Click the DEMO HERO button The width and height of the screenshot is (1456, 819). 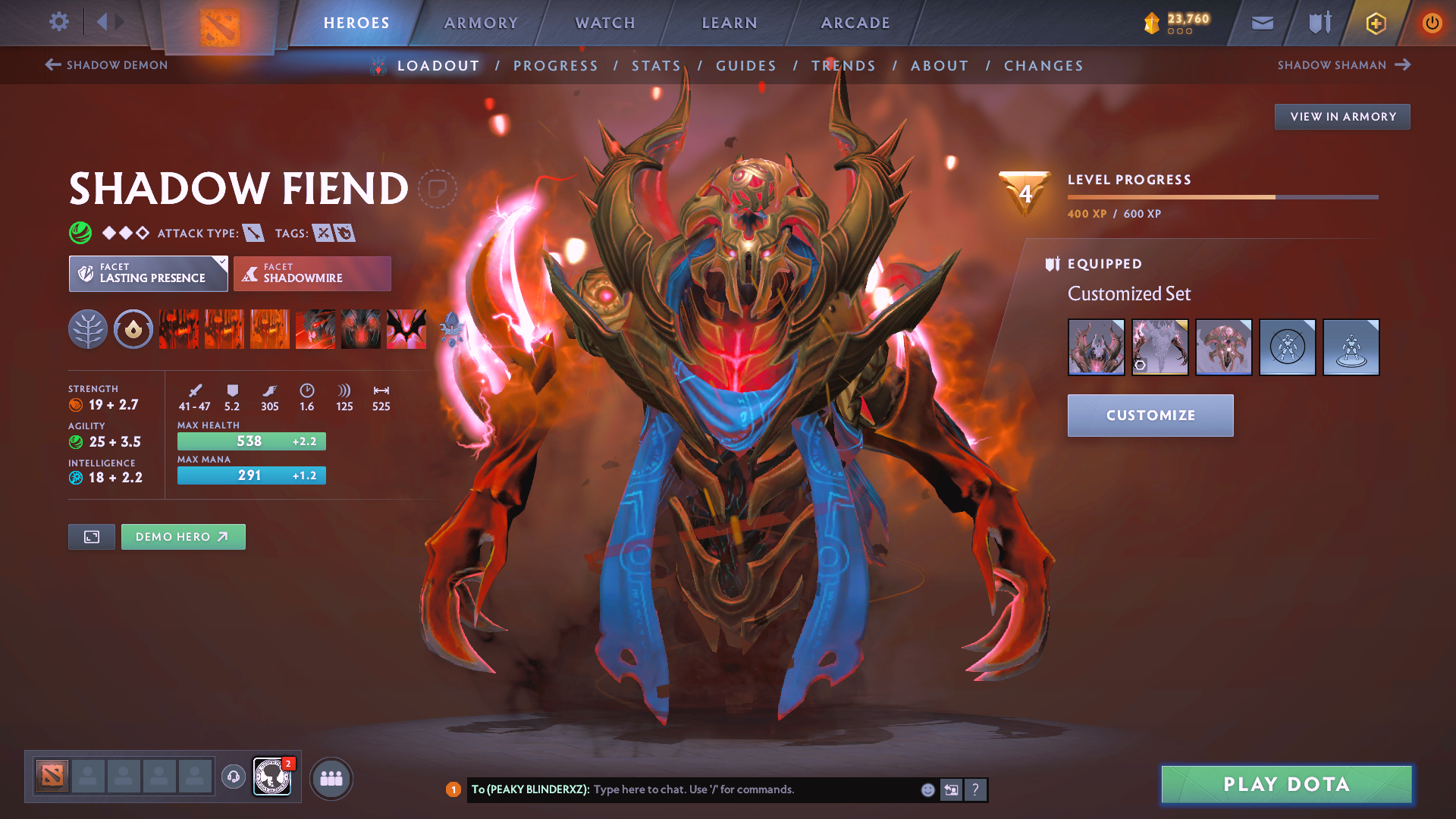pos(183,536)
